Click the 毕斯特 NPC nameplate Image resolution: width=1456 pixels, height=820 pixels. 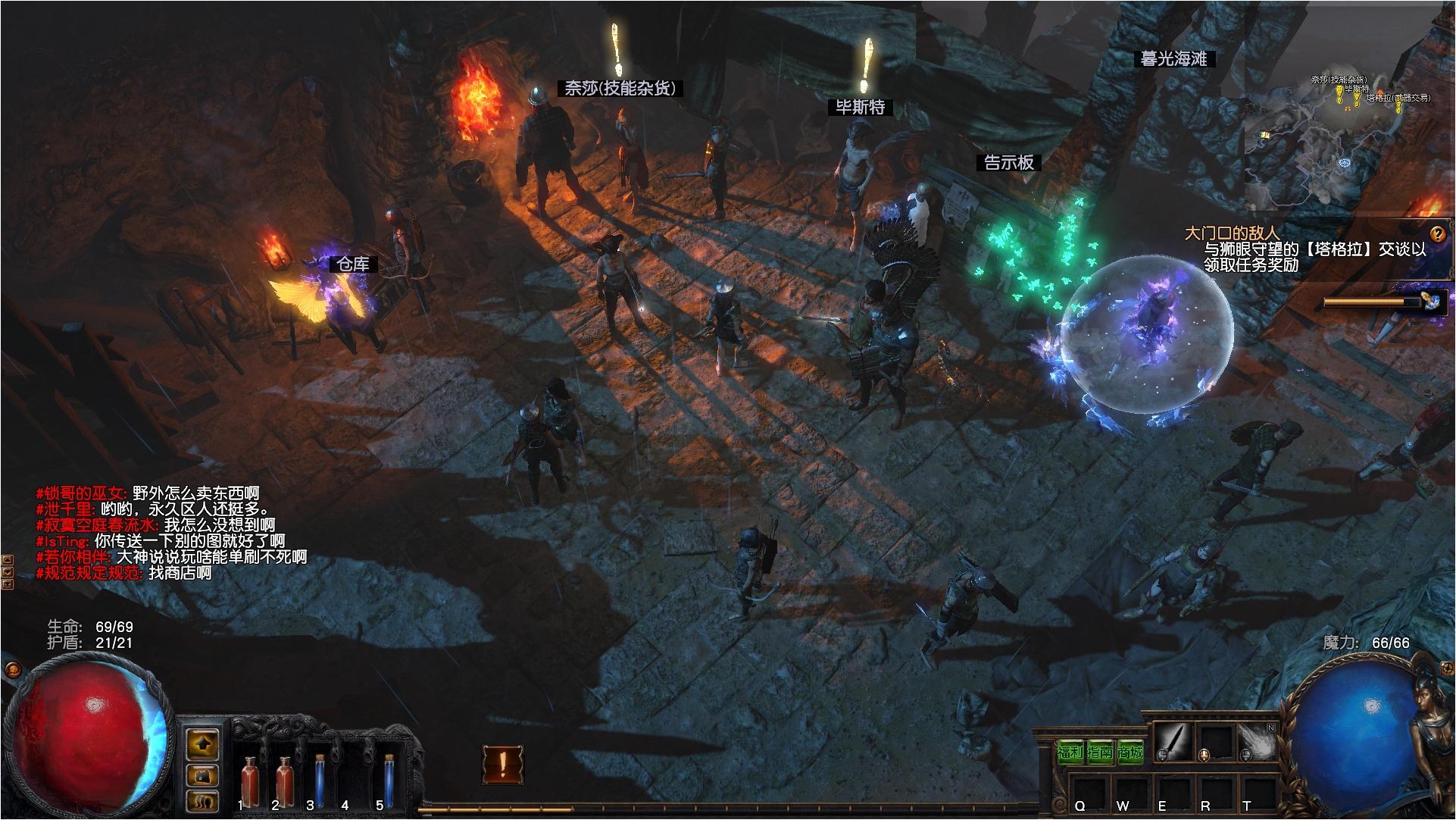[x=860, y=108]
